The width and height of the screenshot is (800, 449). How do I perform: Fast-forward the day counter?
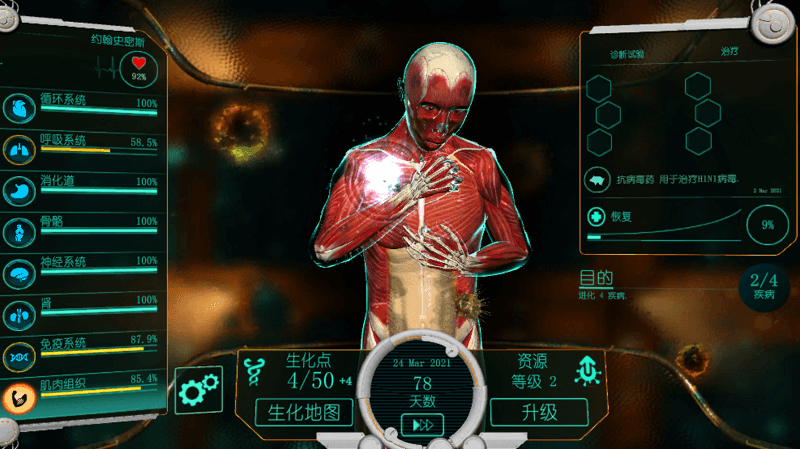422,425
